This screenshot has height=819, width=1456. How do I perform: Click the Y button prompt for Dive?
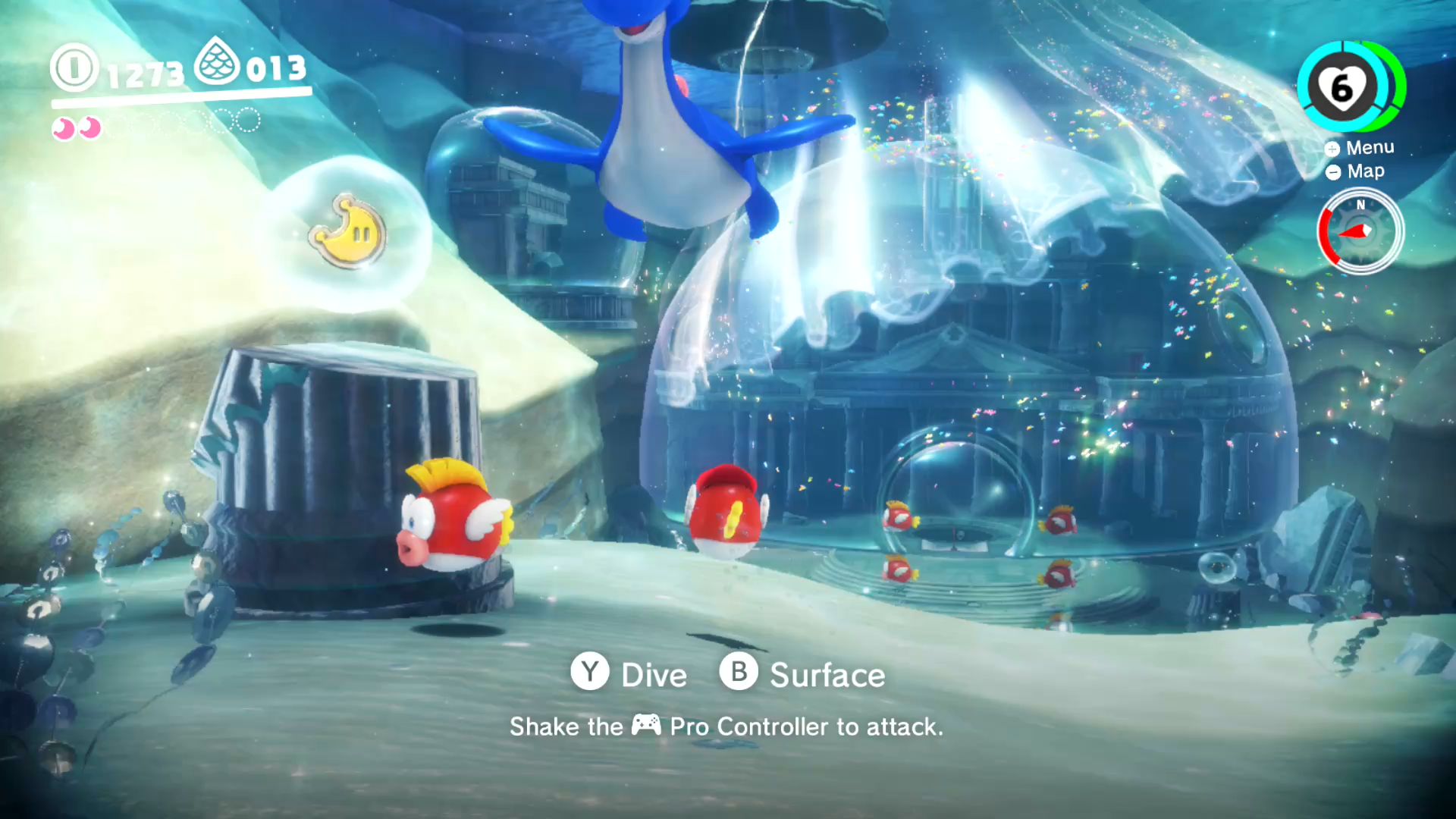point(590,673)
